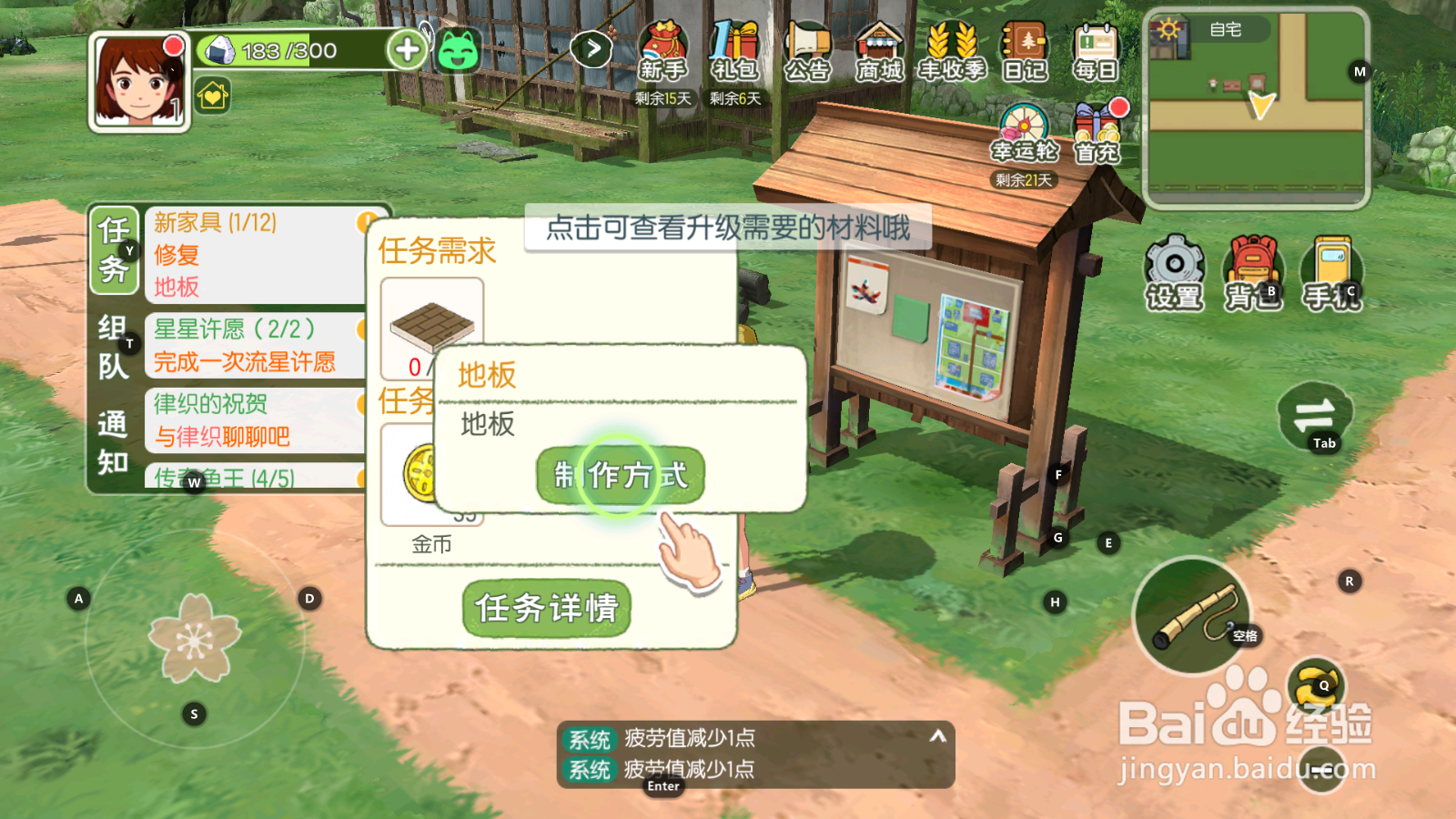Open the 日记 diary
This screenshot has height=819, width=1456.
(1026, 50)
